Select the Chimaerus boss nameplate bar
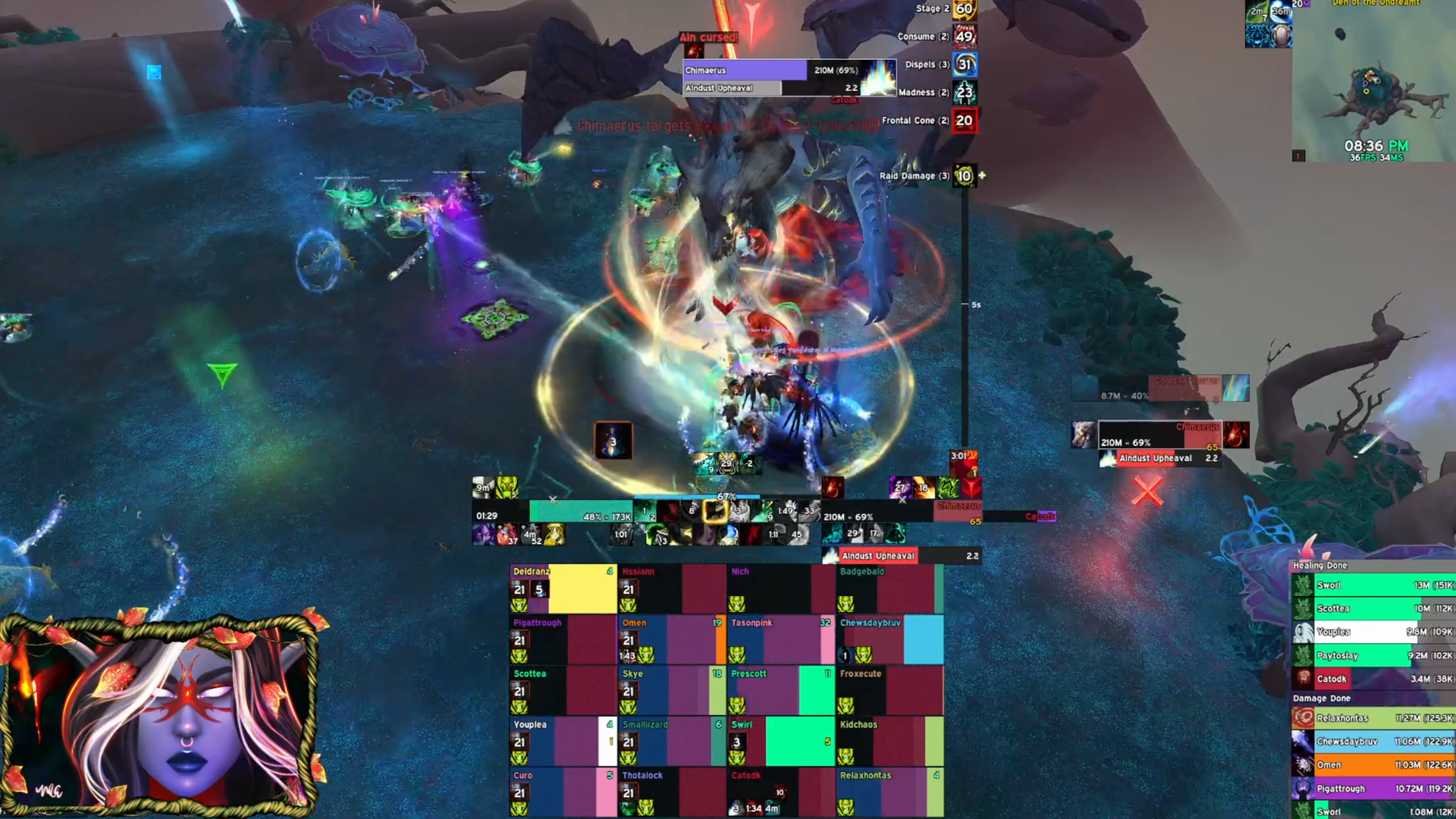Screen dimensions: 1456x819 (x=745, y=71)
